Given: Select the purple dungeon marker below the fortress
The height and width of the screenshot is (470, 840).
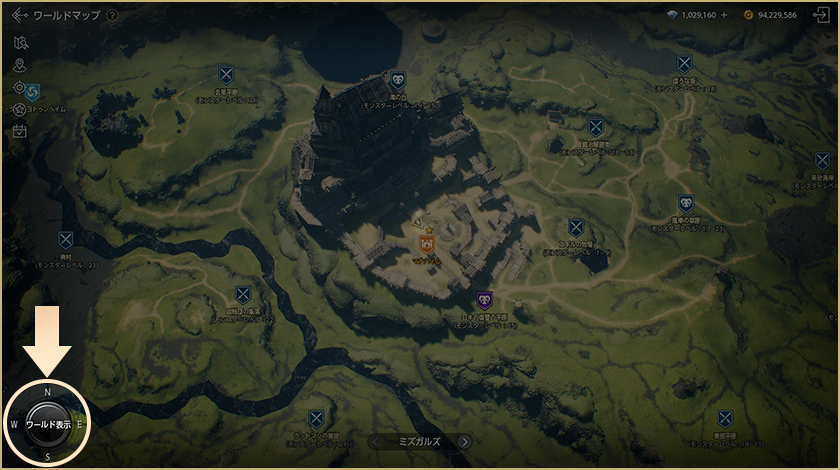Looking at the screenshot, I should pos(485,300).
